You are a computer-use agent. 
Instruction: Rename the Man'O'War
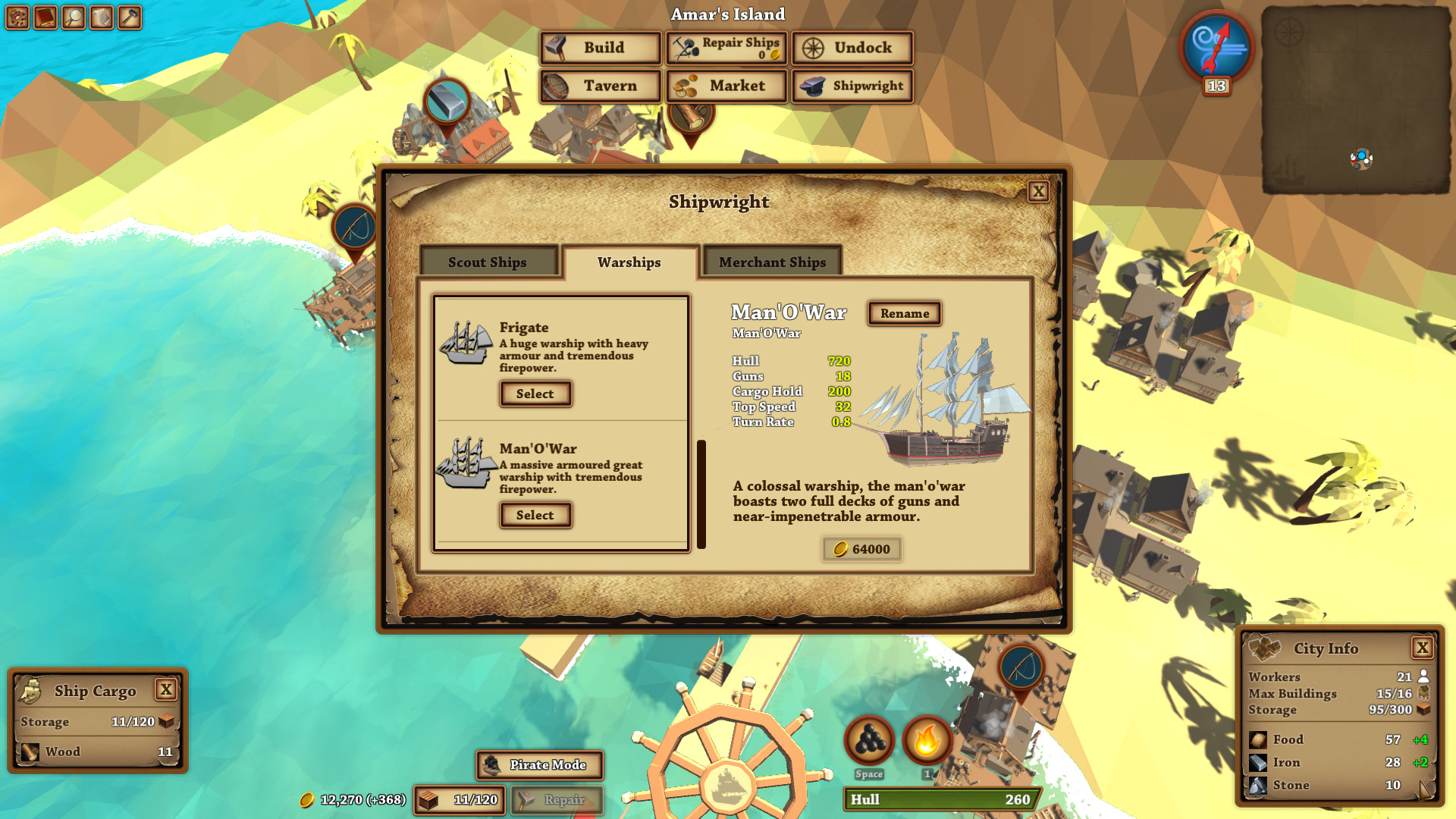[903, 313]
